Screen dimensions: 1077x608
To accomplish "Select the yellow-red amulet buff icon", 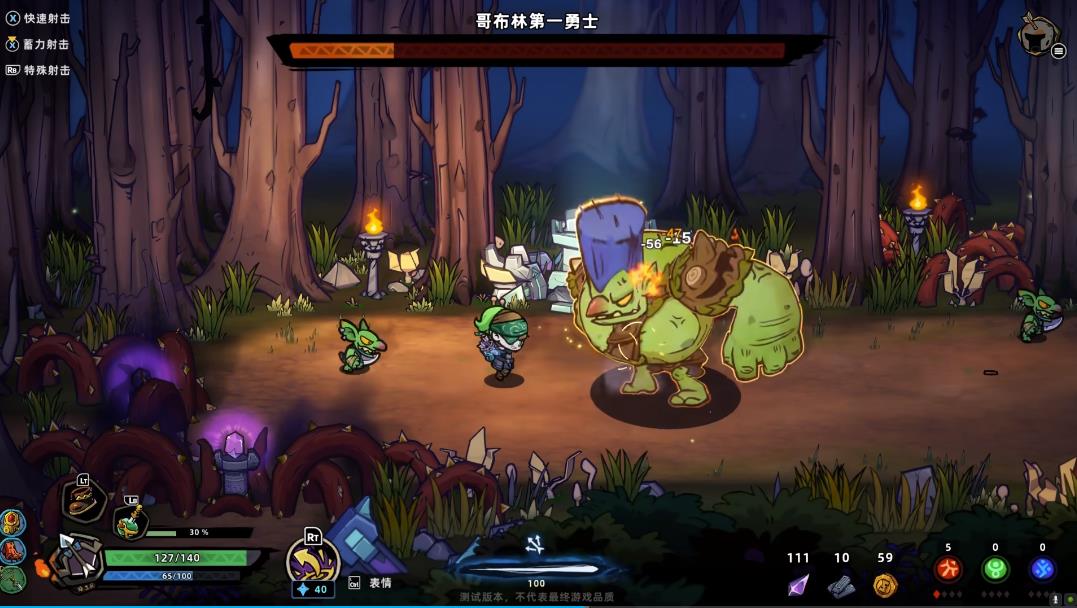I will point(12,523).
